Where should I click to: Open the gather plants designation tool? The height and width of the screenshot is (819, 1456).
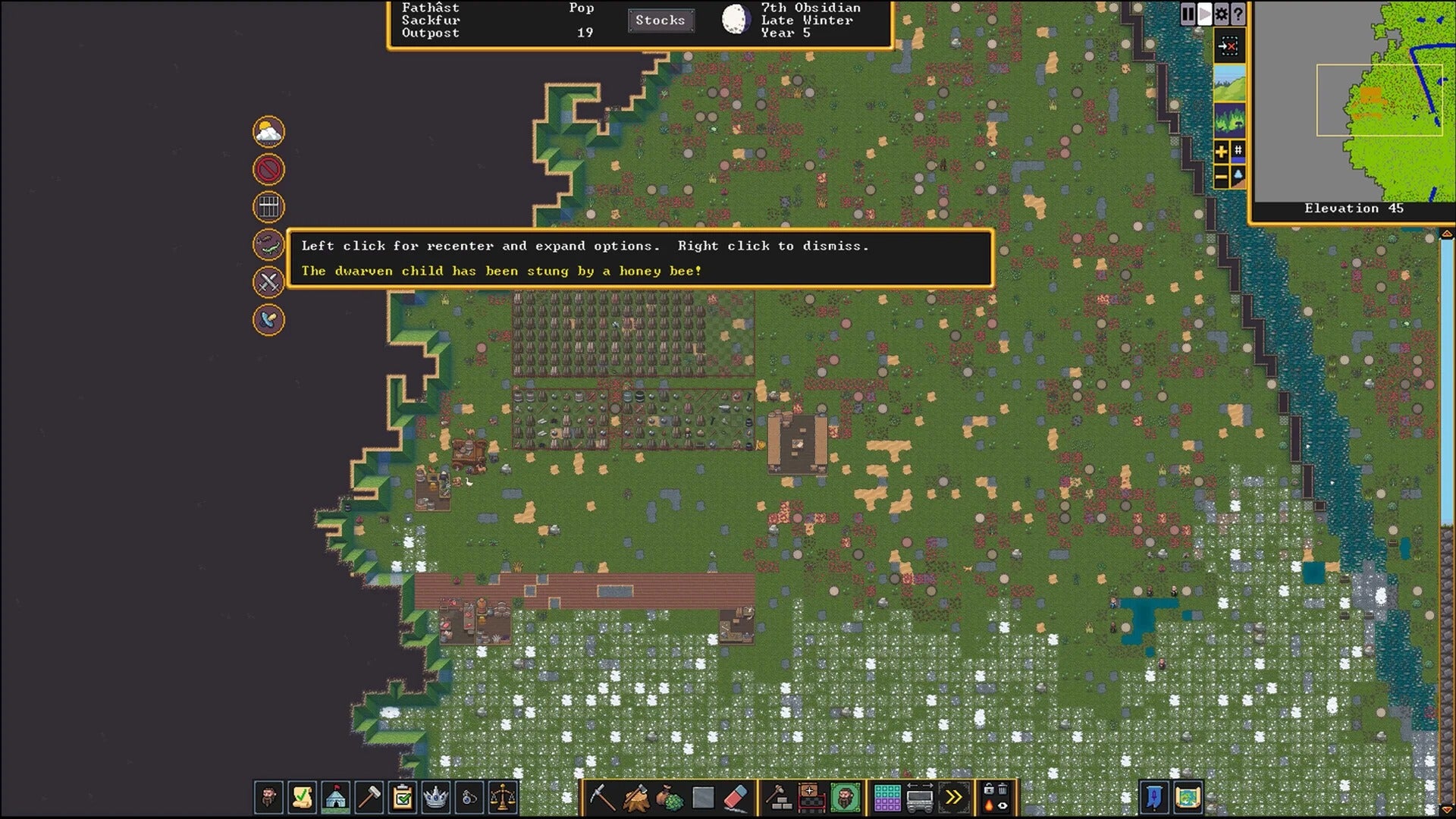670,797
